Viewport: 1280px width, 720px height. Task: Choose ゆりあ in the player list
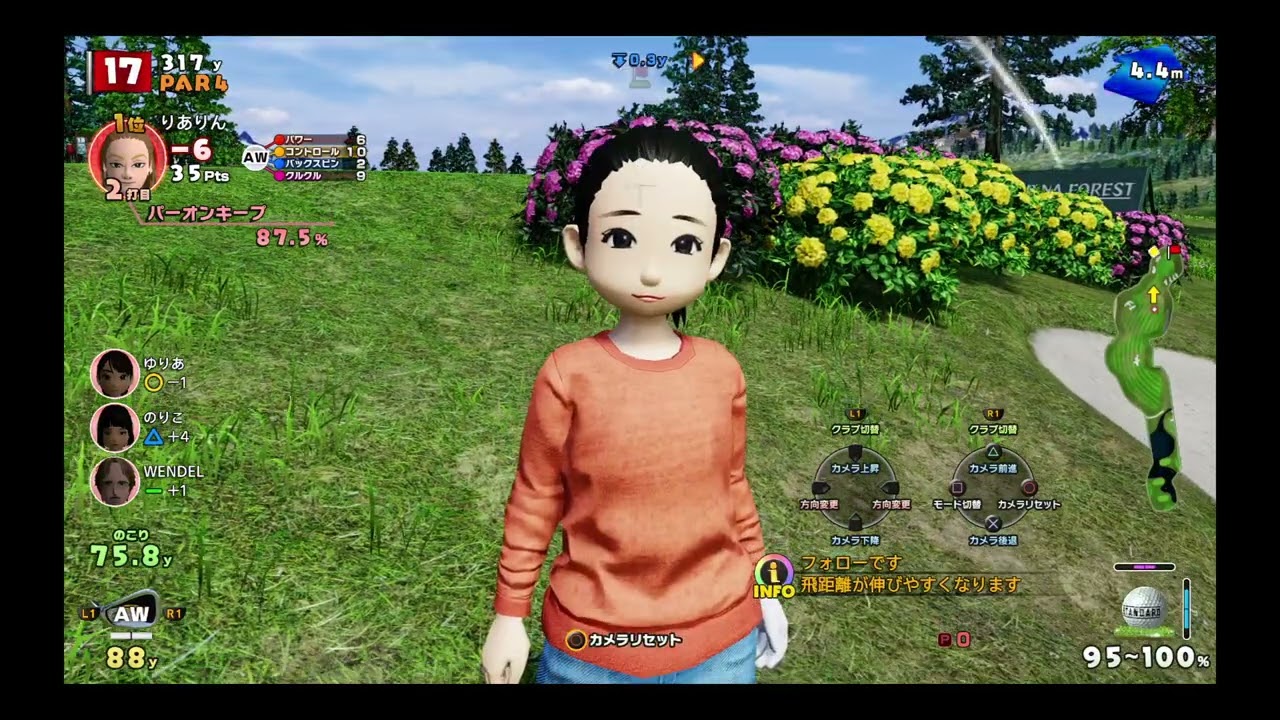(115, 373)
